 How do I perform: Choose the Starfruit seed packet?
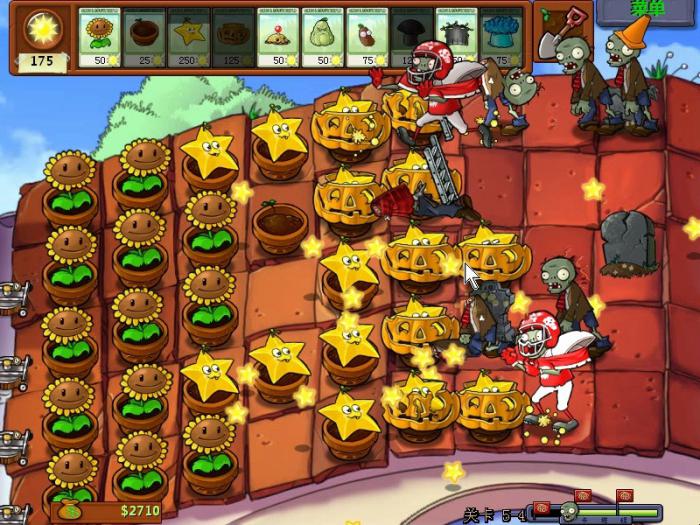[x=189, y=39]
